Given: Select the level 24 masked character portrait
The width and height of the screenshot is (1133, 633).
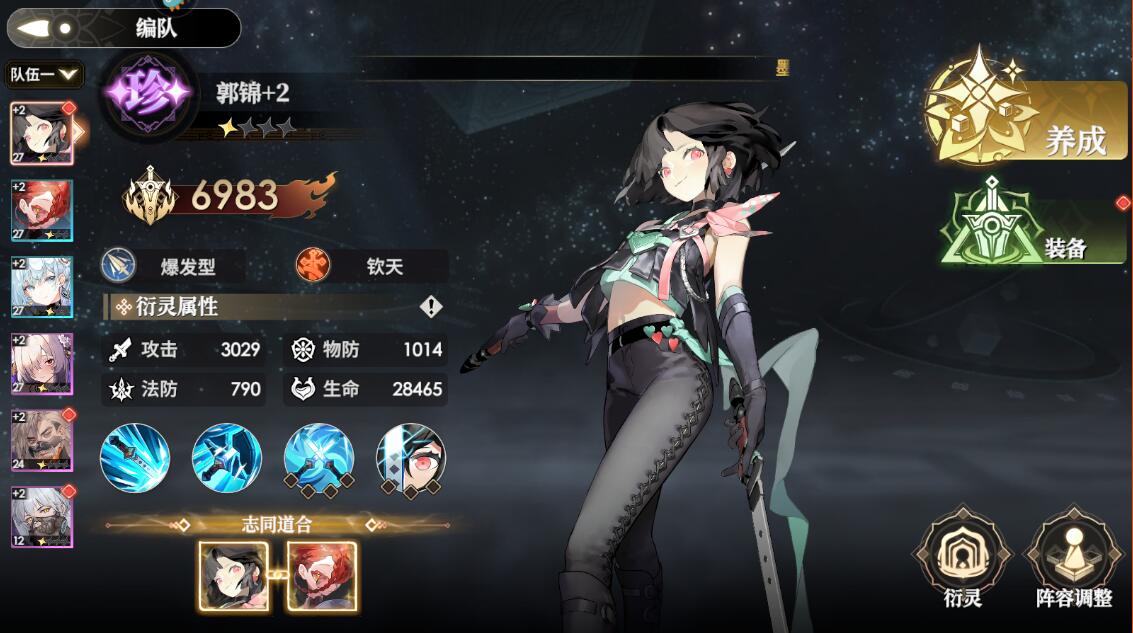Looking at the screenshot, I should coord(42,440).
